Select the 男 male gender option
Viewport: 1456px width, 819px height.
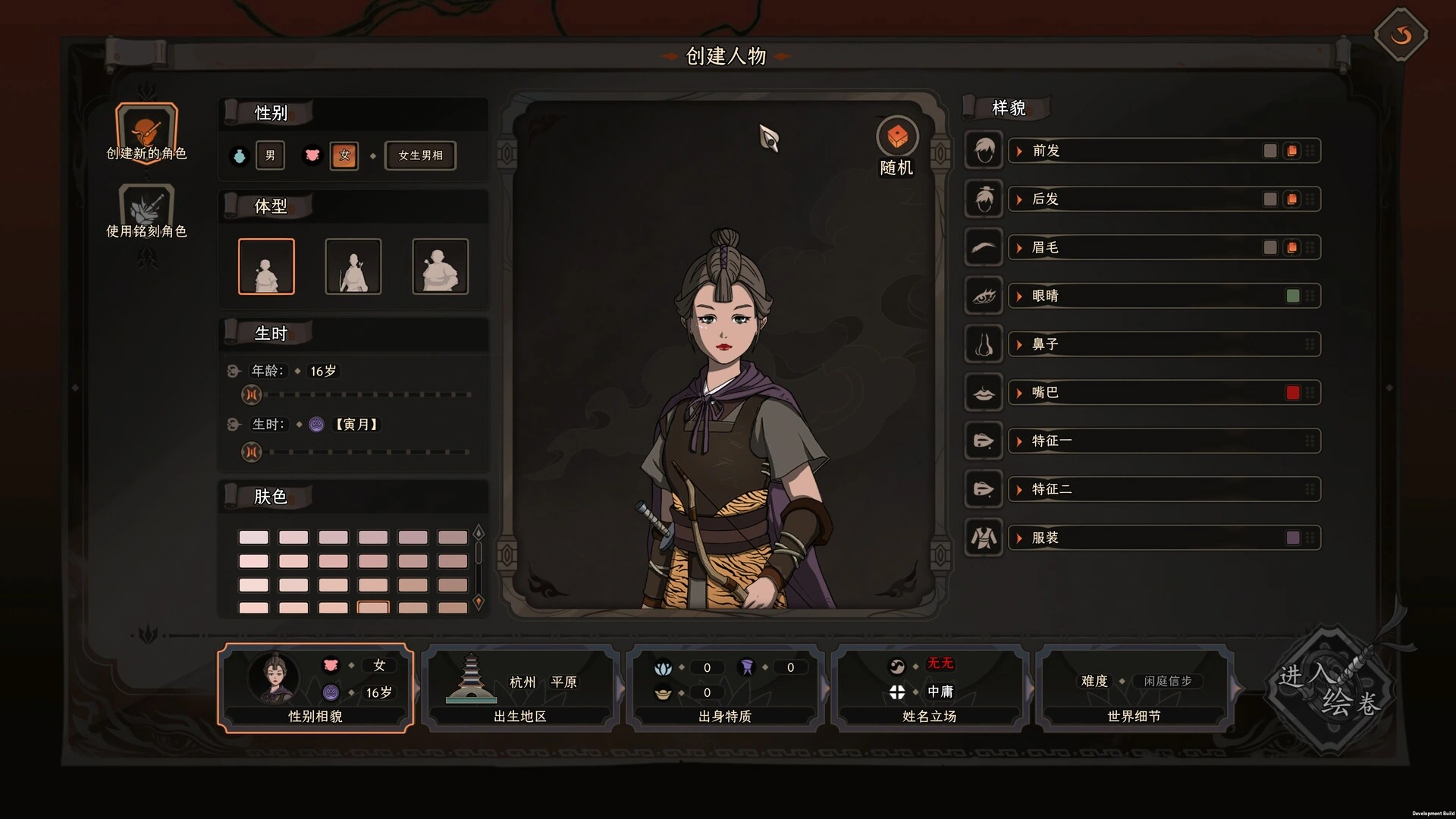click(x=270, y=155)
